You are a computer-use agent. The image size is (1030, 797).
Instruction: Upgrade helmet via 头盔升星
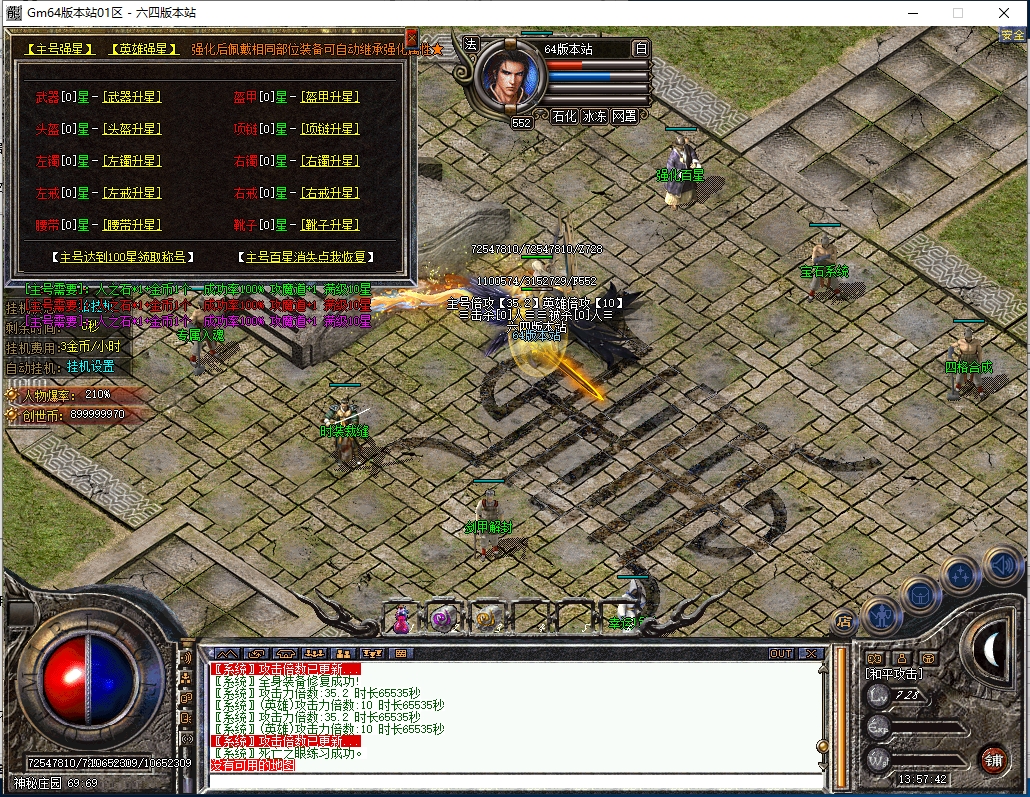131,129
